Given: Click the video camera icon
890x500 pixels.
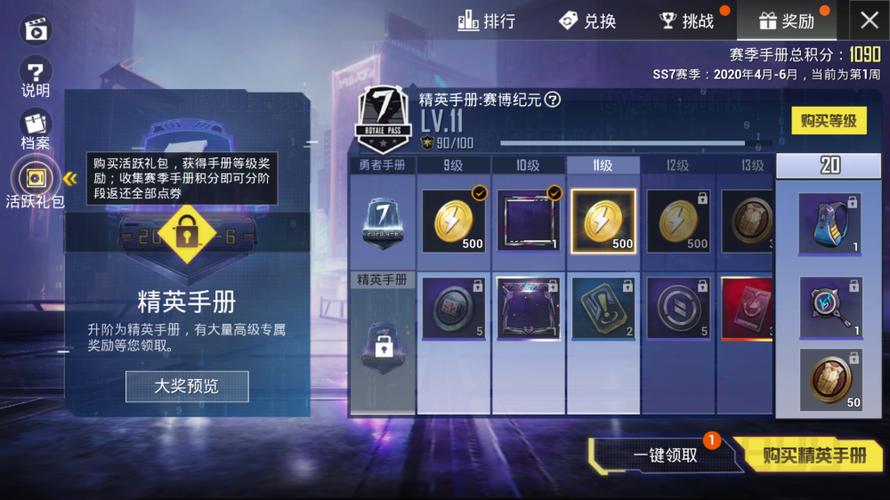Looking at the screenshot, I should click(x=36, y=28).
